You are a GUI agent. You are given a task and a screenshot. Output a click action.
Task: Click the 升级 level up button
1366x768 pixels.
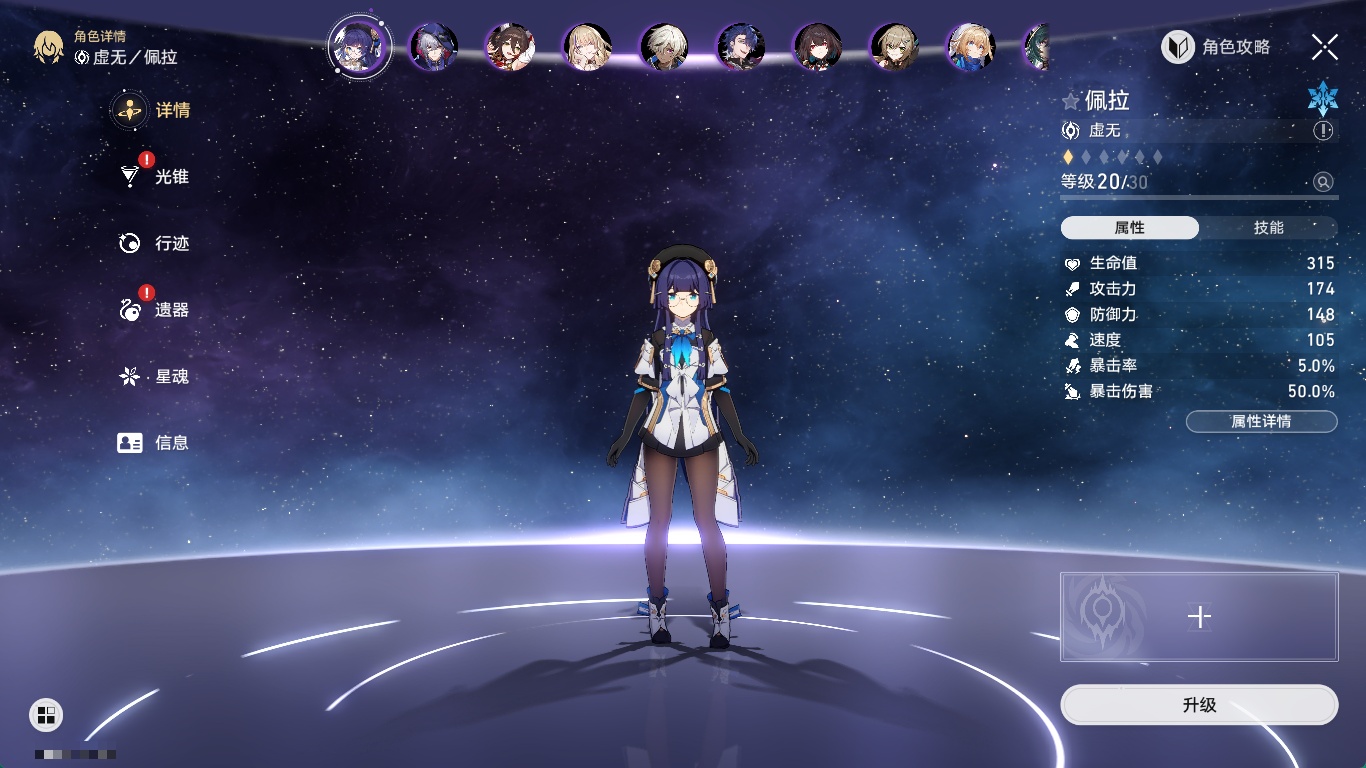click(x=1199, y=705)
